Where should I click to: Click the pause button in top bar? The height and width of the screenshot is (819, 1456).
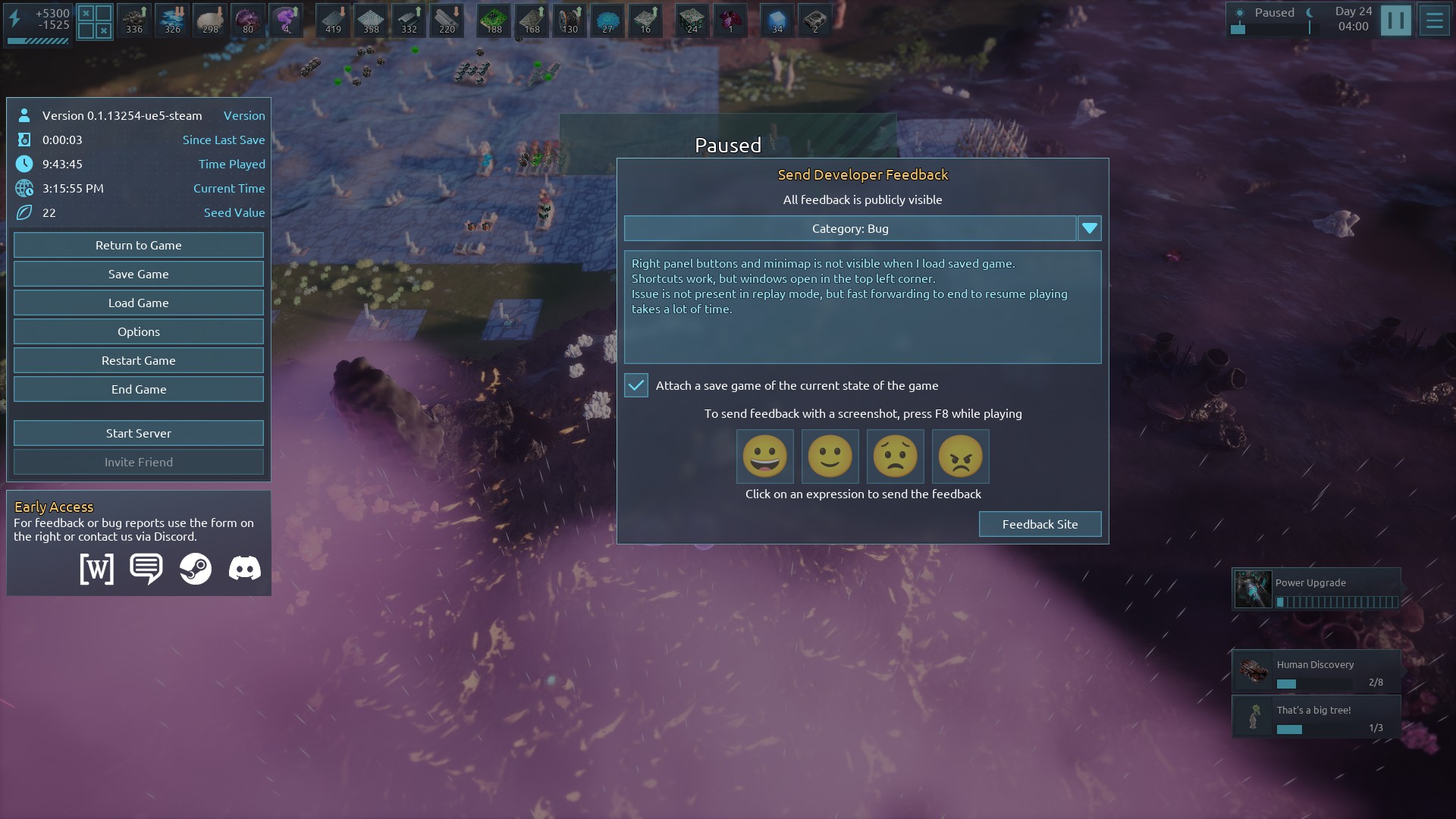(1395, 20)
